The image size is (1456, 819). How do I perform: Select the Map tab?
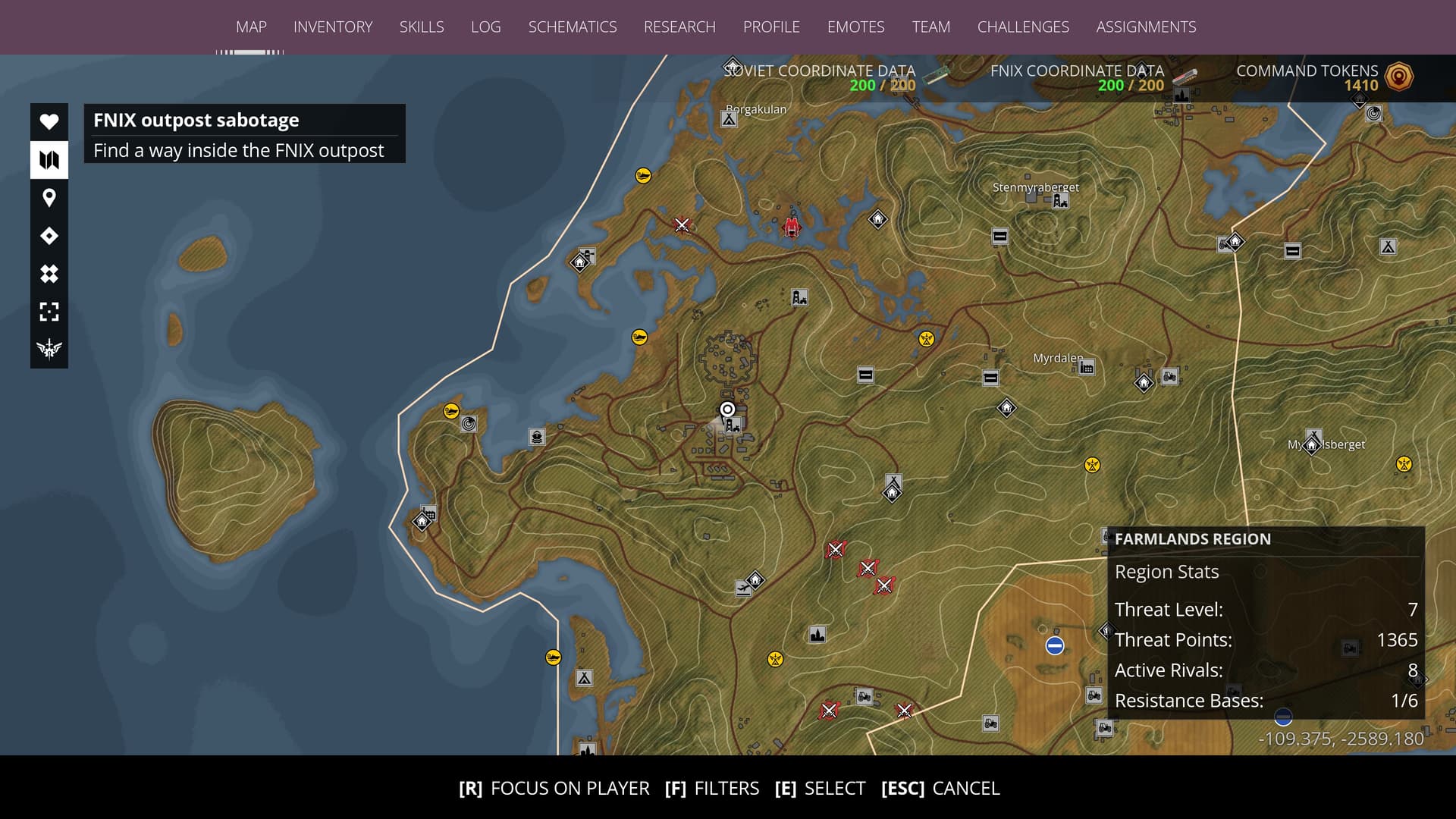251,27
